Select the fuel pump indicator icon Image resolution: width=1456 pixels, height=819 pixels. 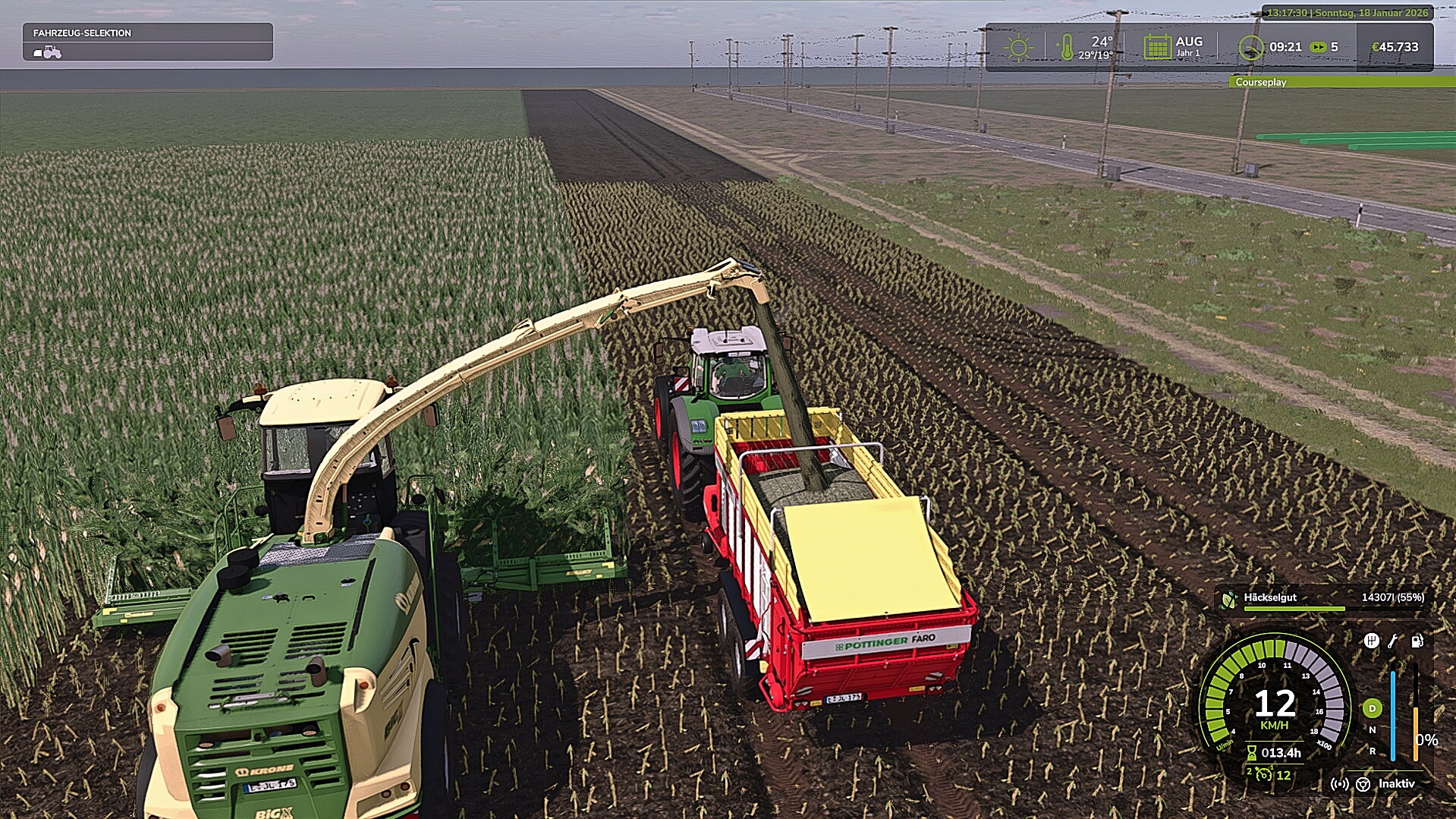tap(1417, 641)
